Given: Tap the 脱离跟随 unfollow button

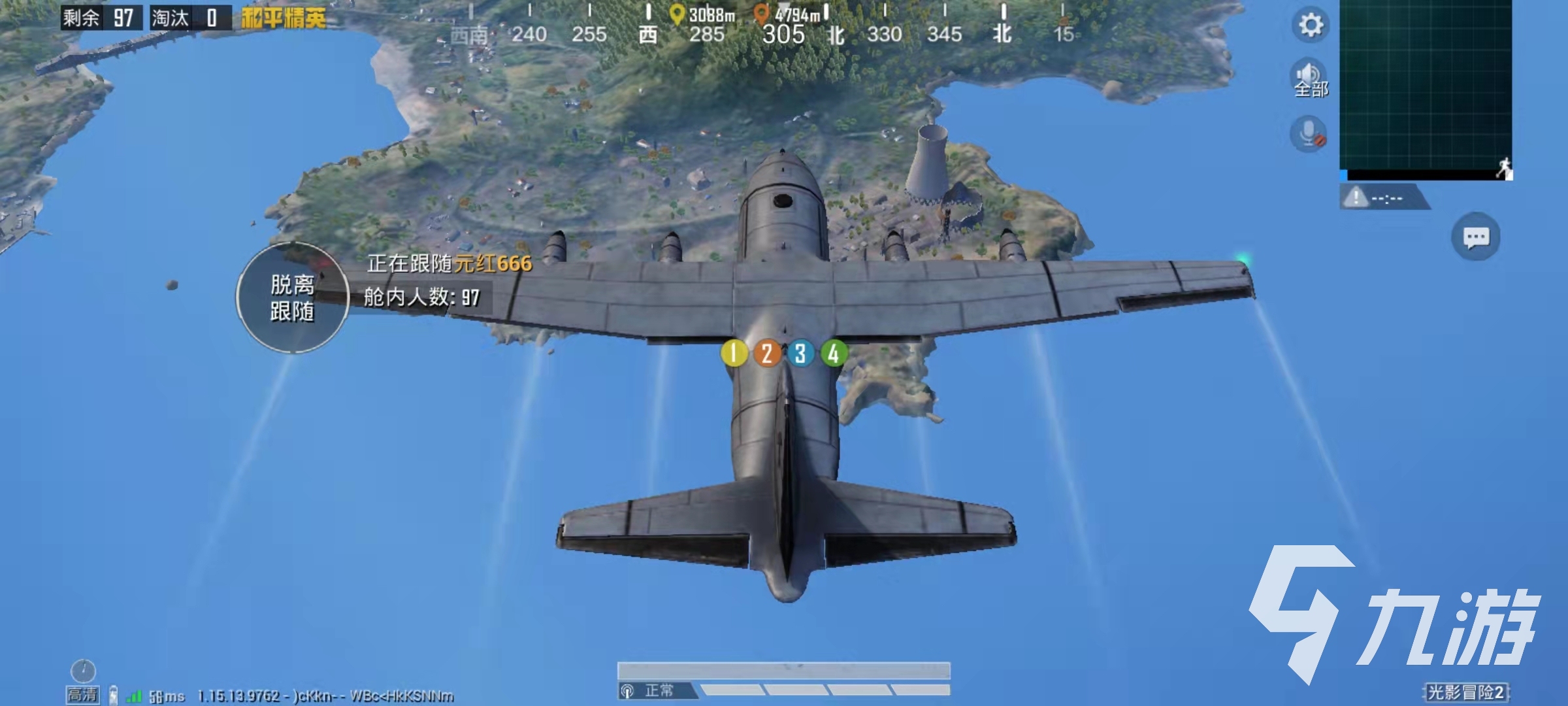Looking at the screenshot, I should tap(292, 298).
